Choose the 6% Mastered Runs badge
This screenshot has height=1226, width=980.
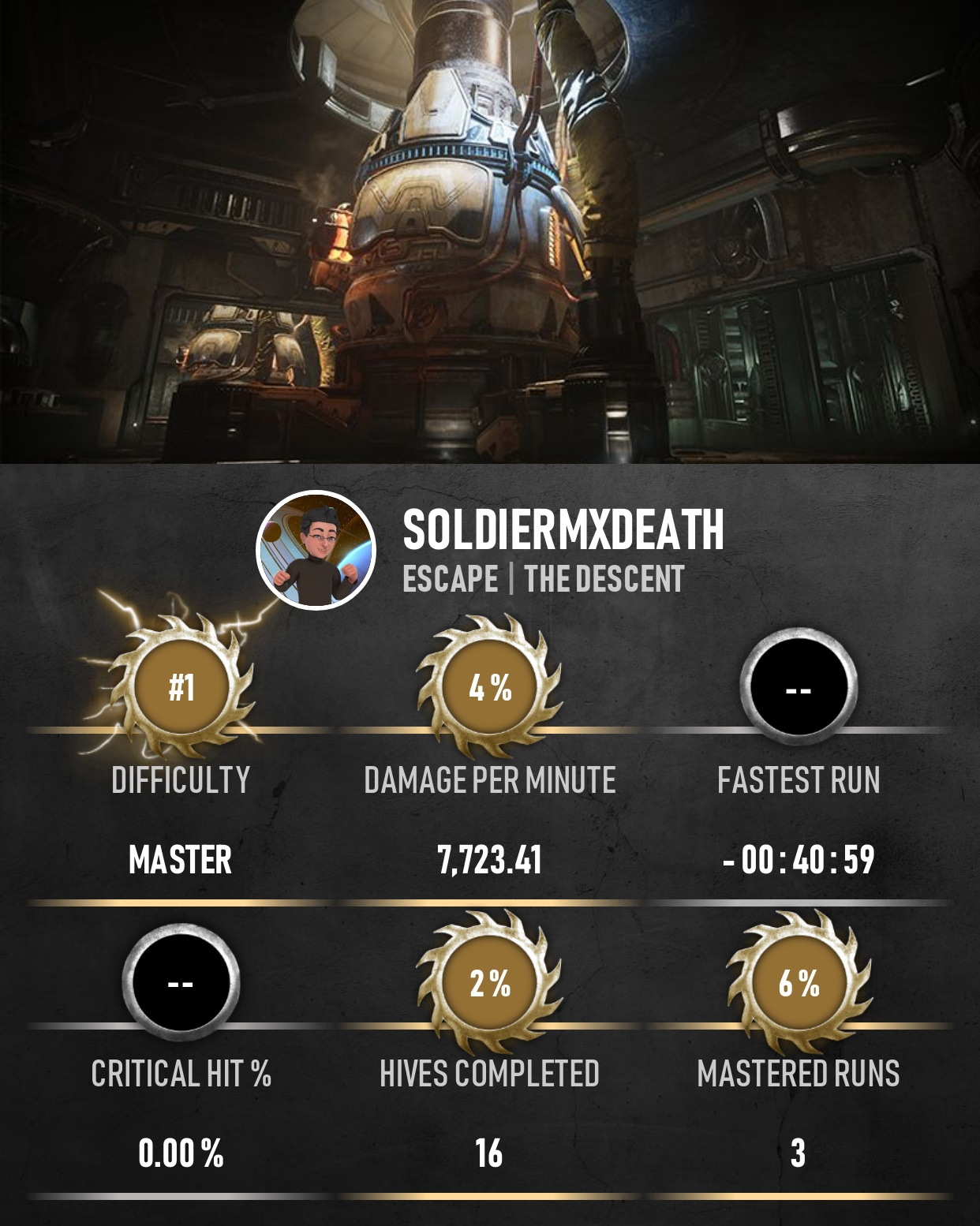799,983
